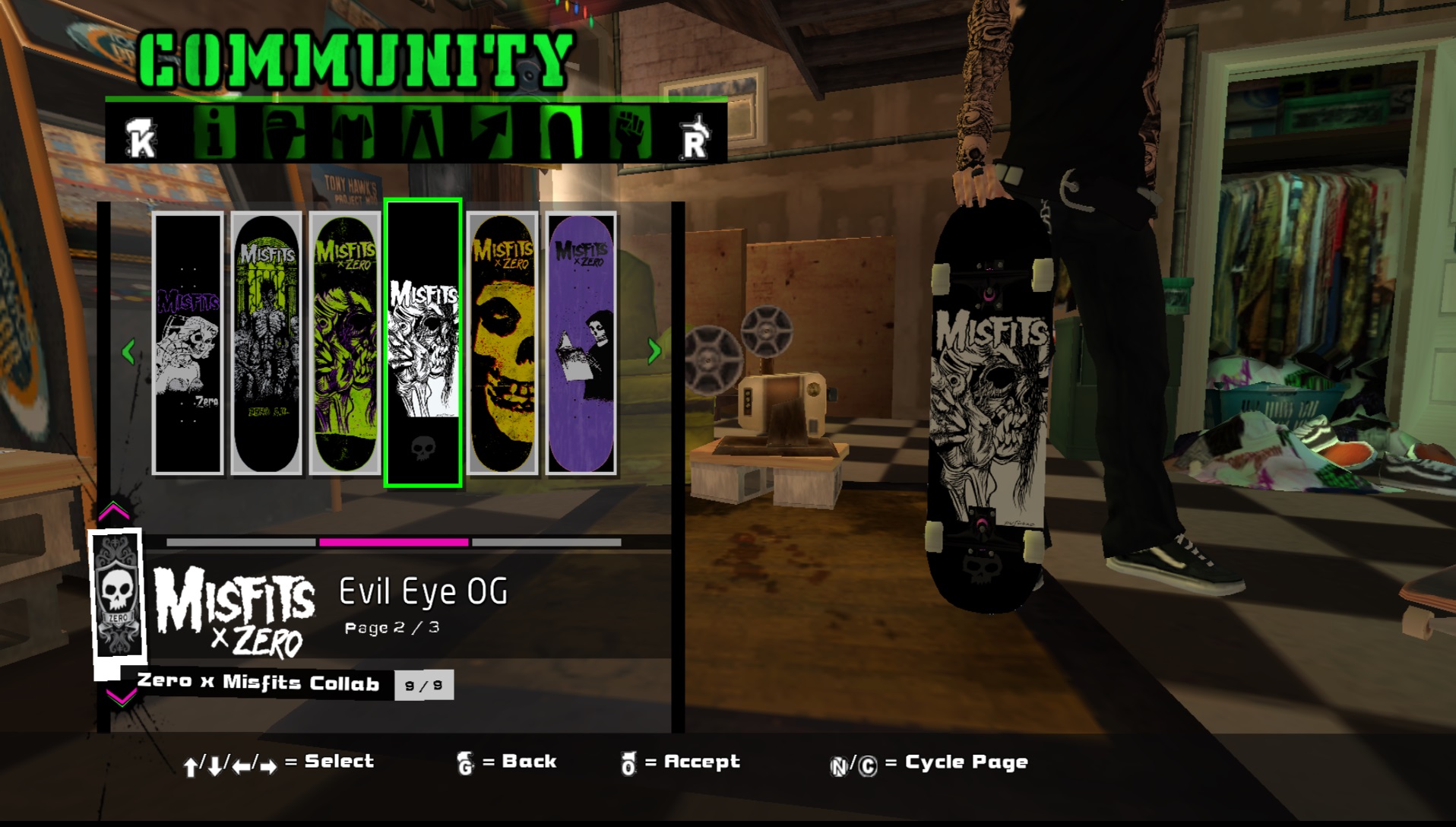Open the t-shirt clothing tab
Image resolution: width=1456 pixels, height=827 pixels.
(x=352, y=133)
